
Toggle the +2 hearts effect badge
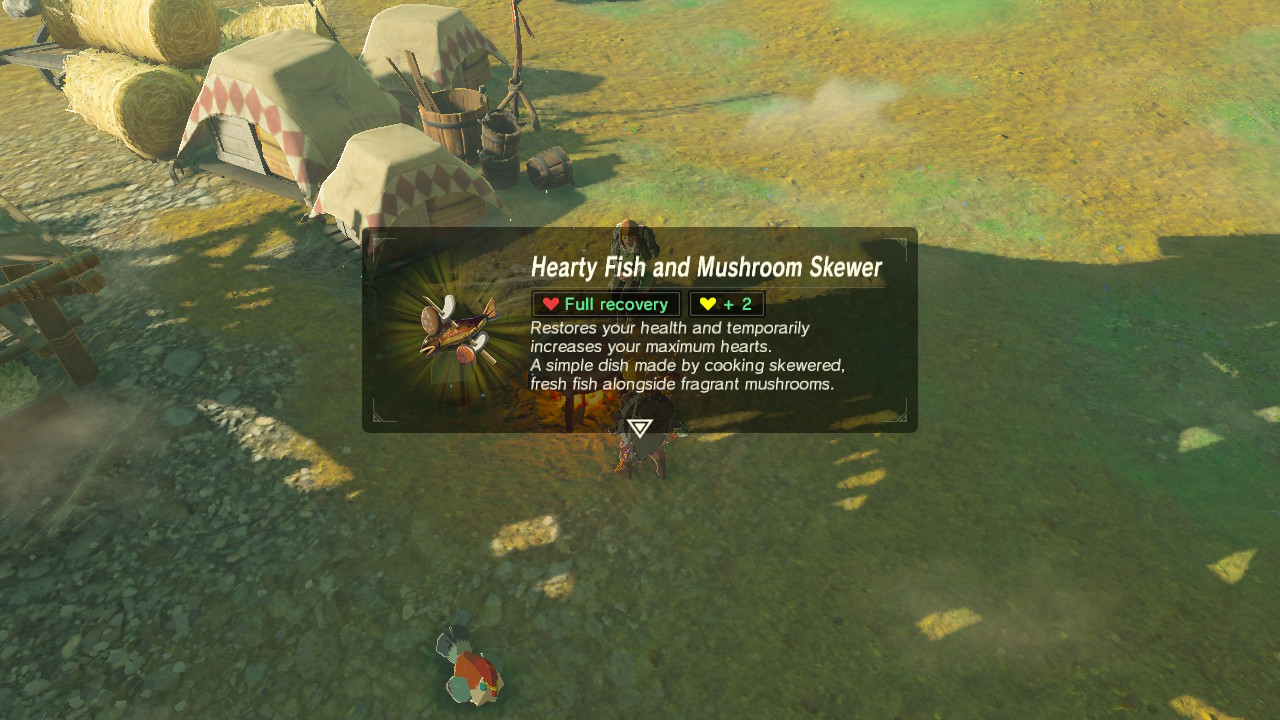(727, 304)
